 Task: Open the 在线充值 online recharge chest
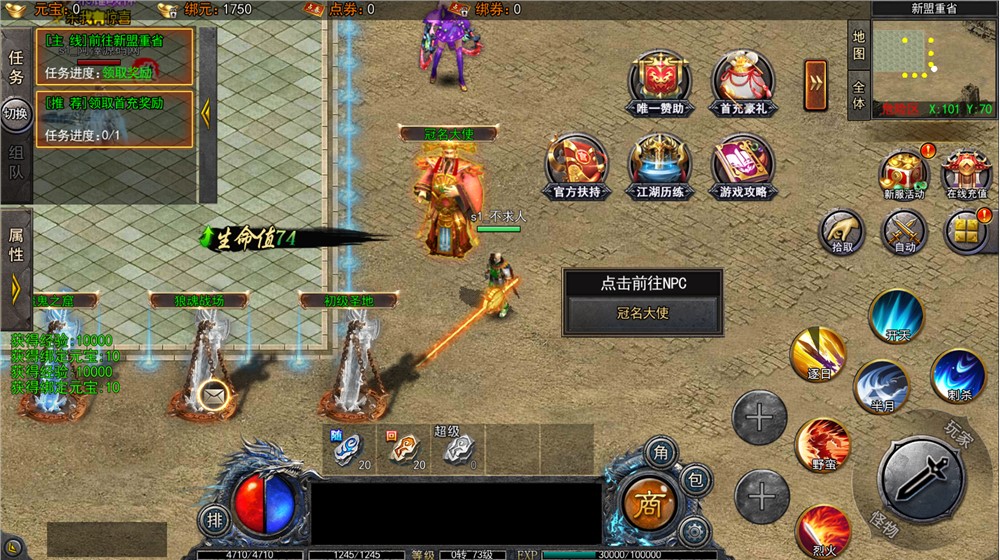[x=965, y=172]
